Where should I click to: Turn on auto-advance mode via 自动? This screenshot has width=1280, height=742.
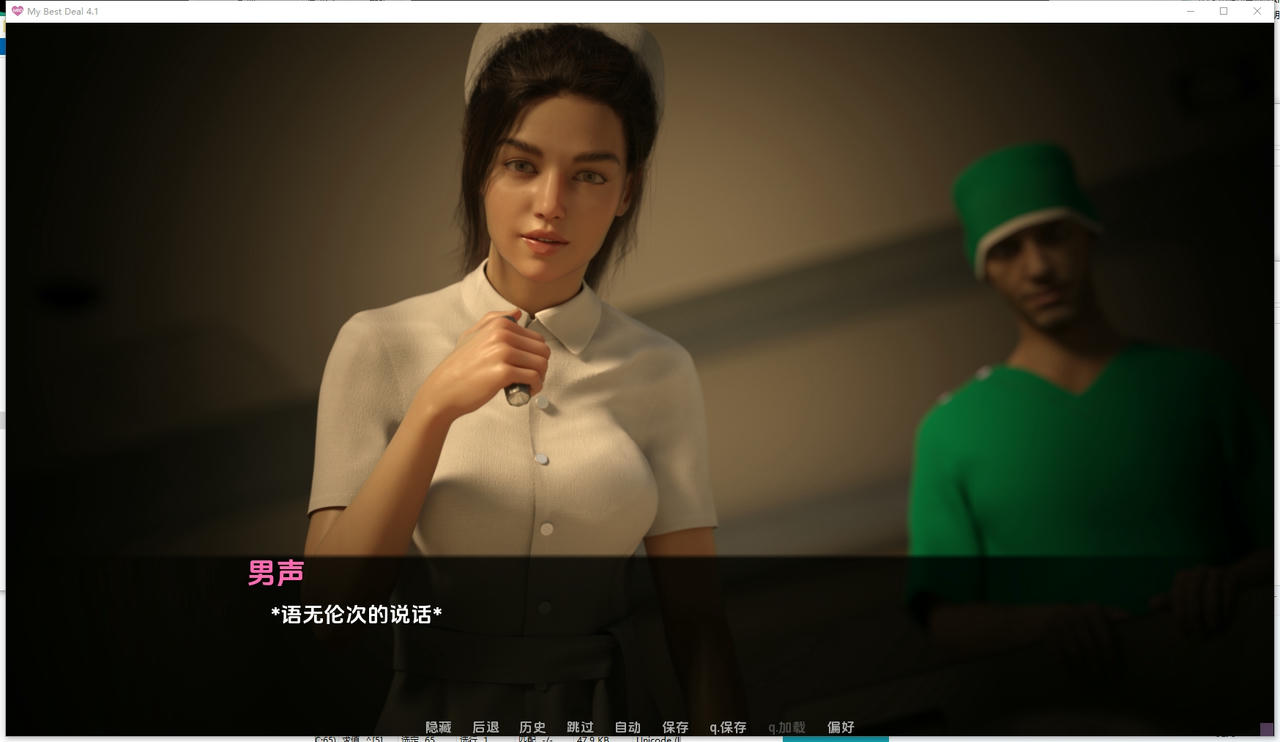click(x=626, y=727)
